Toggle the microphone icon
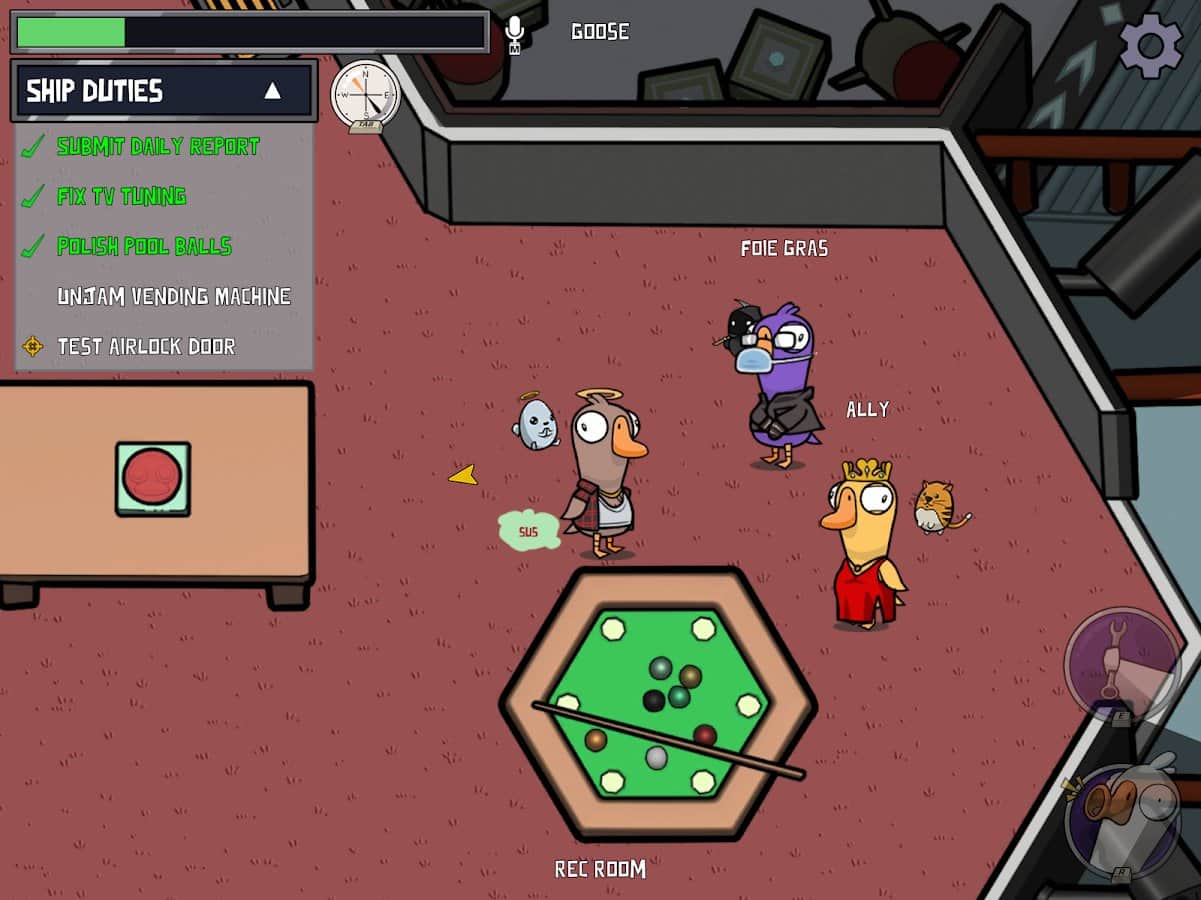The height and width of the screenshot is (900, 1201). pyautogui.click(x=515, y=33)
